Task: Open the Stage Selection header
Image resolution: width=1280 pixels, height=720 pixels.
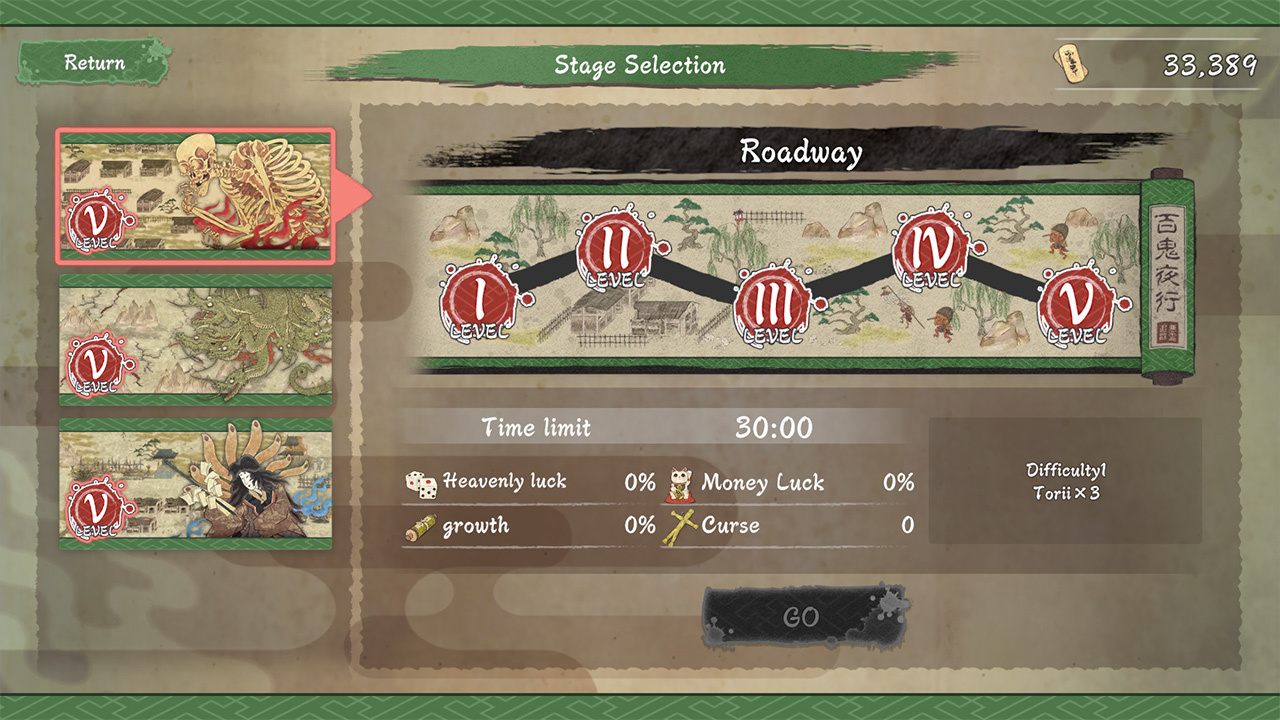Action: coord(640,66)
